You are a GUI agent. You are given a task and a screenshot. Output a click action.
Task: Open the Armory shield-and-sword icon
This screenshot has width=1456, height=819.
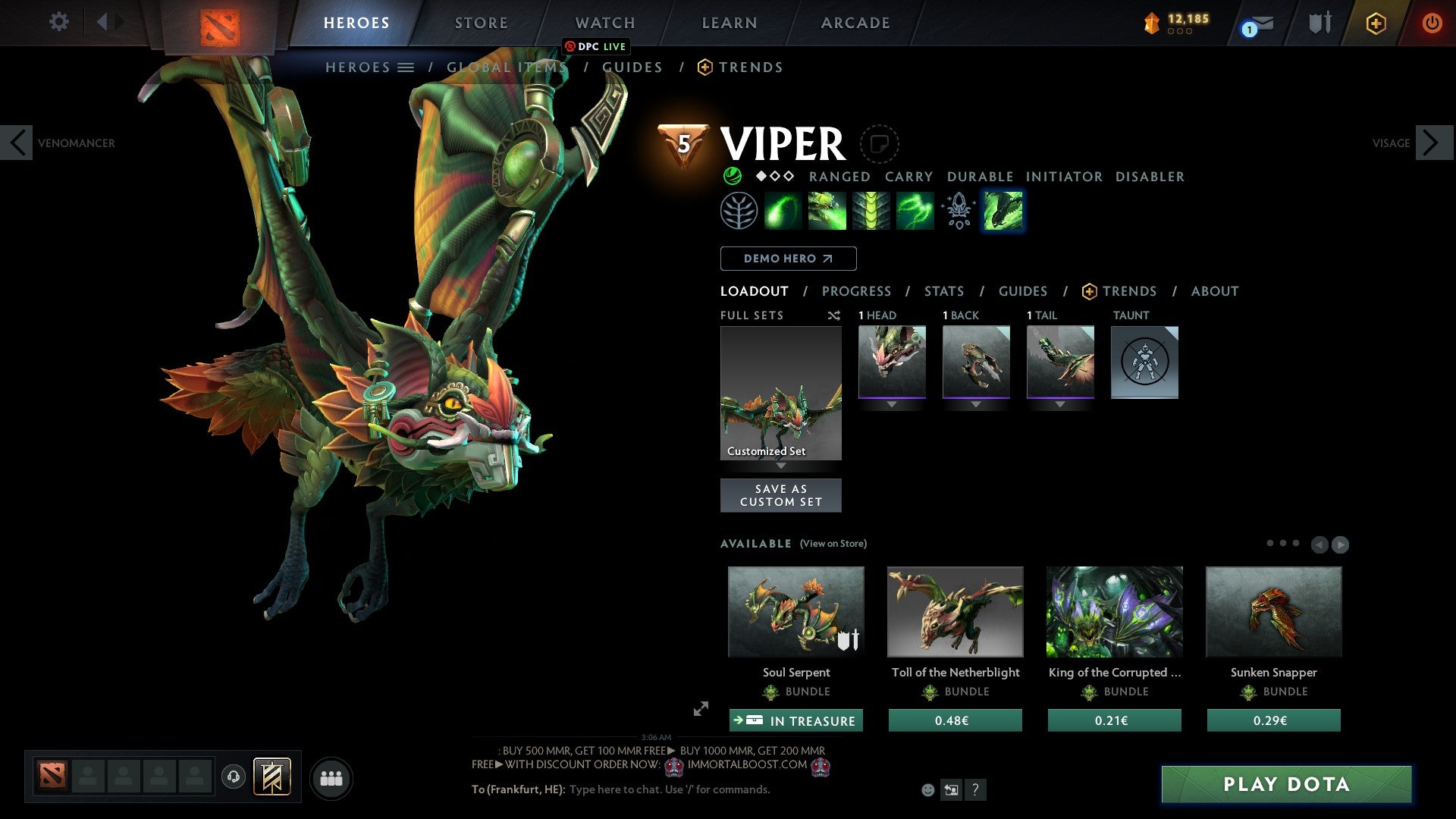coord(1319,23)
